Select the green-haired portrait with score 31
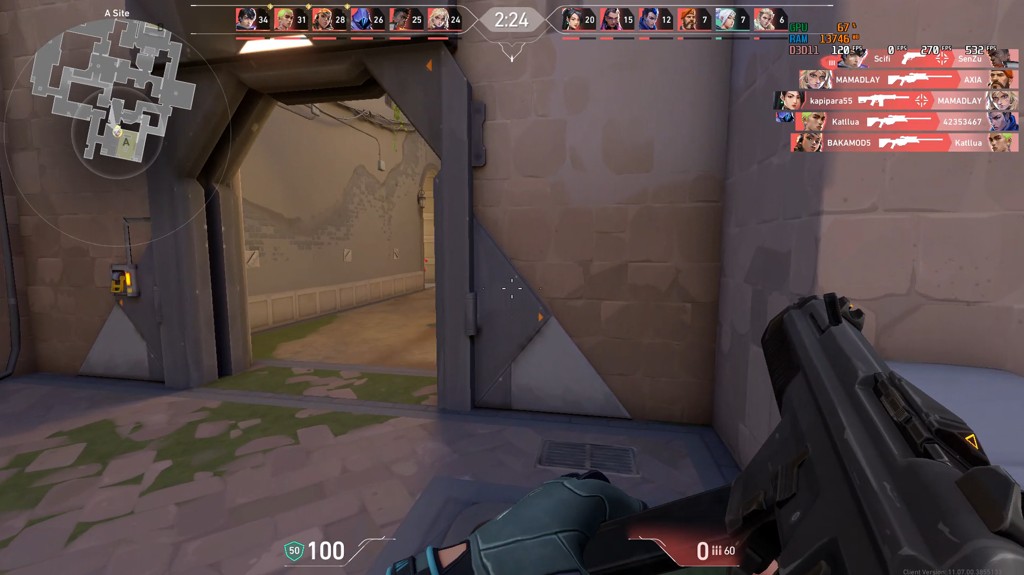 coord(284,19)
